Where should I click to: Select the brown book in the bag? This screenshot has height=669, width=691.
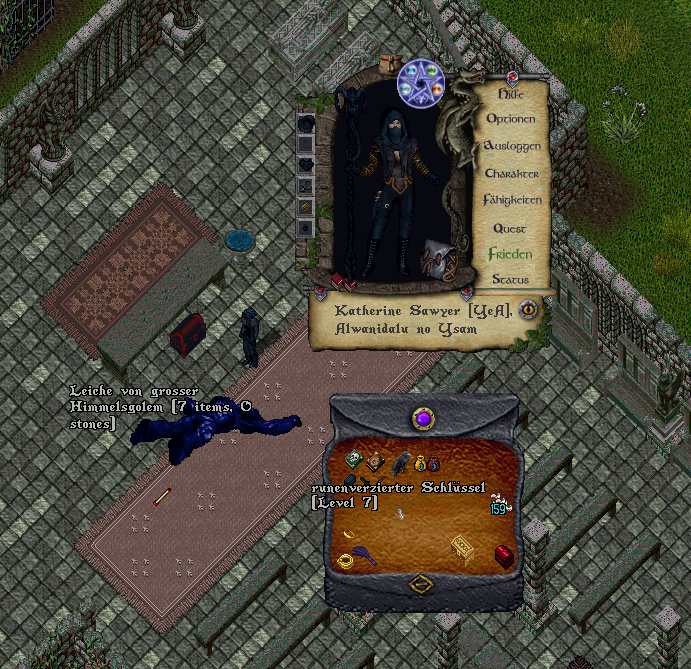(374, 461)
